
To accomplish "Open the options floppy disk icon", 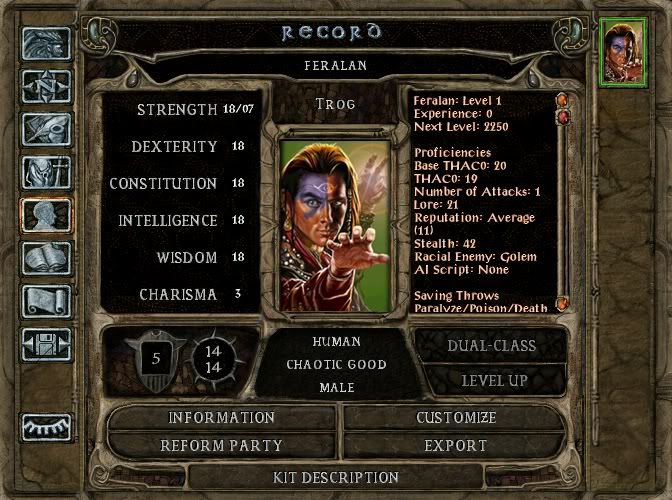I will 46,345.
